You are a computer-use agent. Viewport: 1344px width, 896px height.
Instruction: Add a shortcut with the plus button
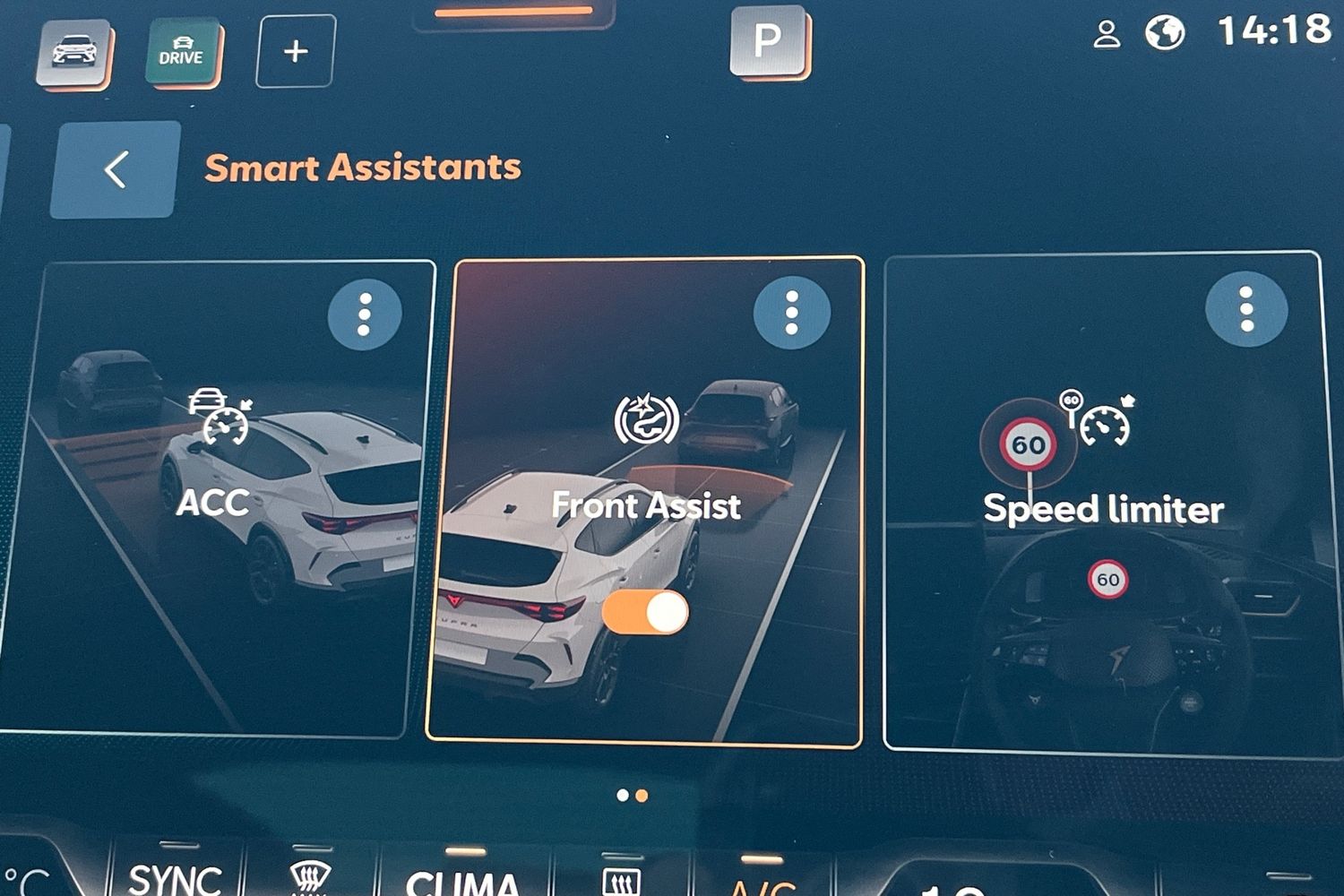click(x=296, y=52)
